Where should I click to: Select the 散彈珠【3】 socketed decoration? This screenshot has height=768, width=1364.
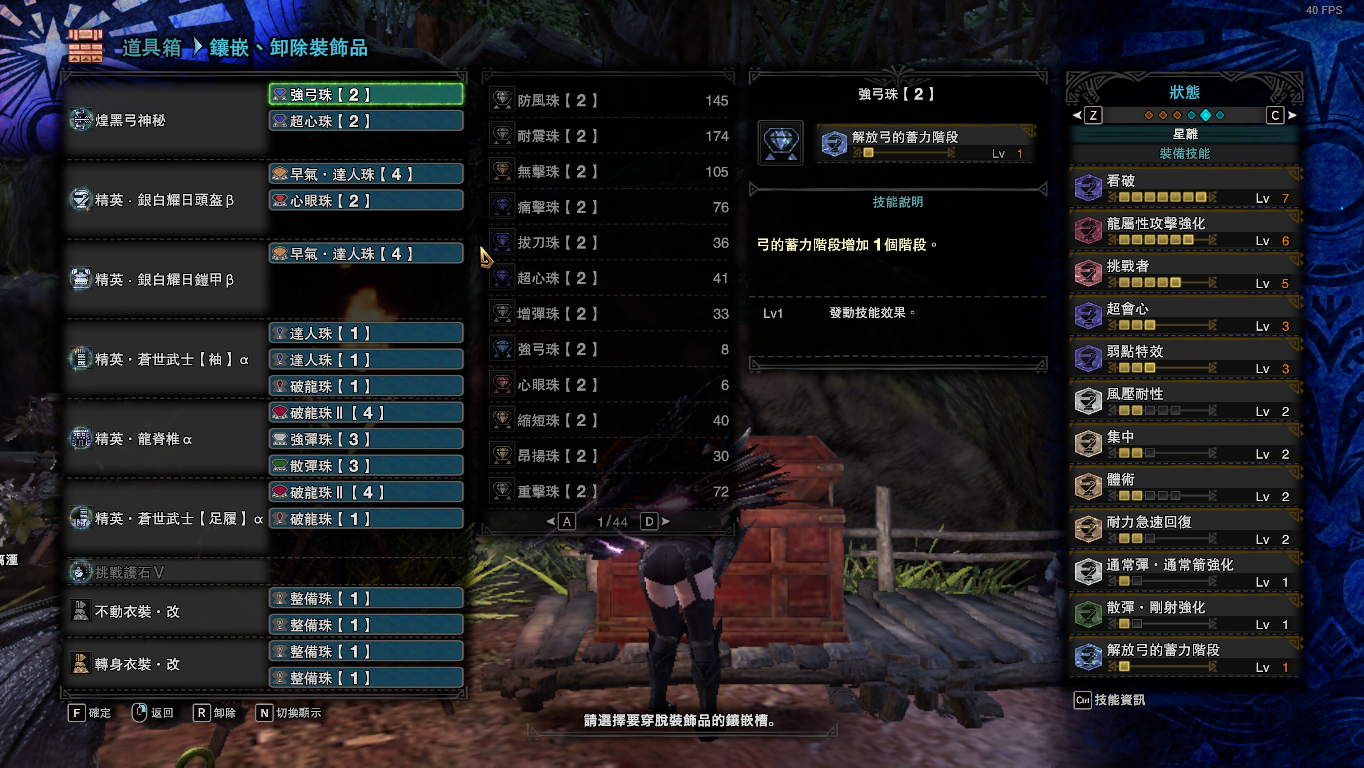click(x=366, y=466)
